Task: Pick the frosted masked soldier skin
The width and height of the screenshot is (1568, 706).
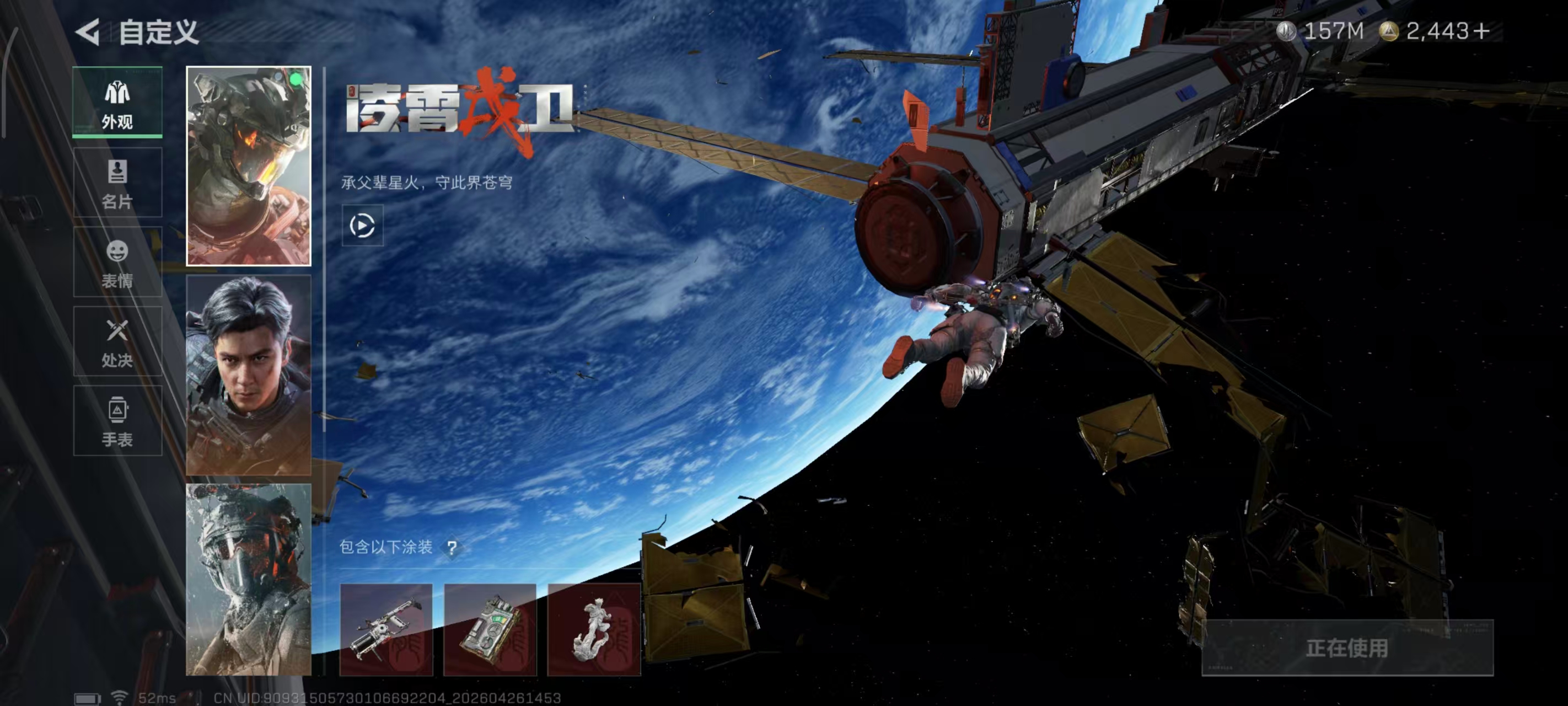Action: pyautogui.click(x=248, y=579)
